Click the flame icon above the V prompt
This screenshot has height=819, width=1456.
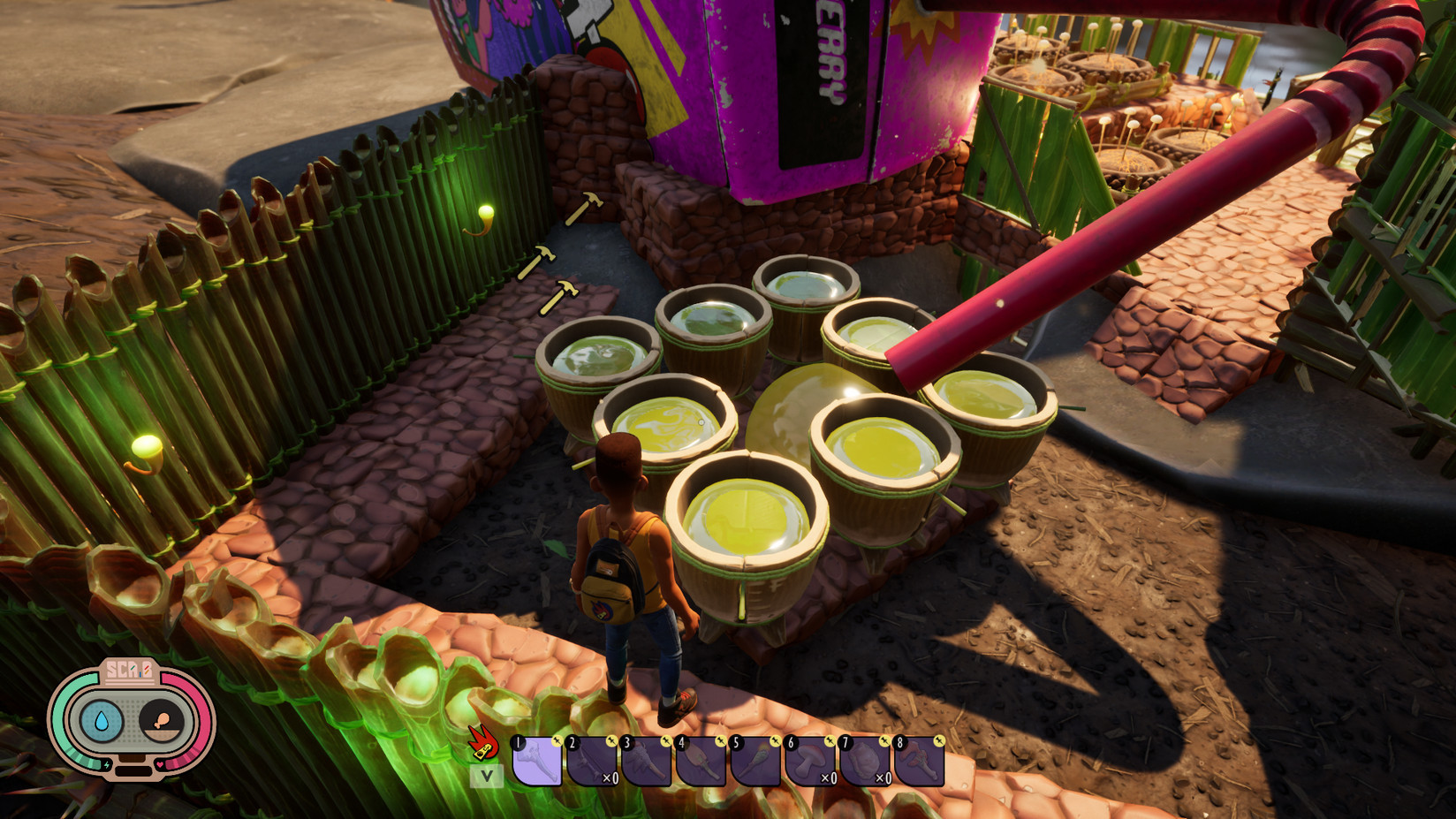pos(482,743)
